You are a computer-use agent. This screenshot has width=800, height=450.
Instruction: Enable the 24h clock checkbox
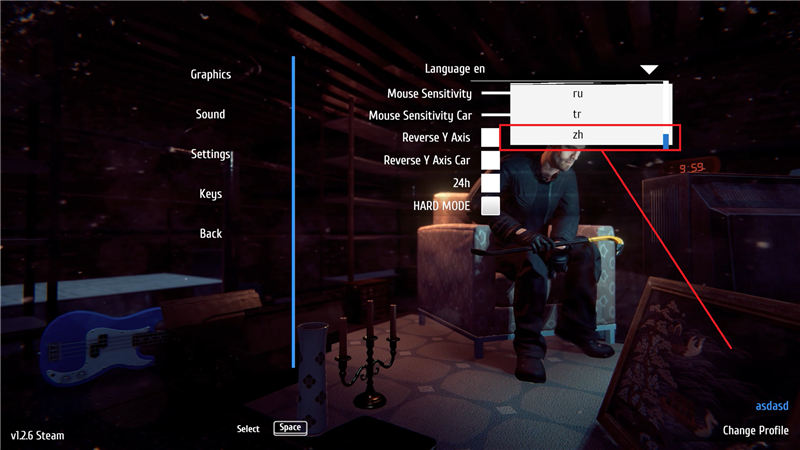pos(490,183)
